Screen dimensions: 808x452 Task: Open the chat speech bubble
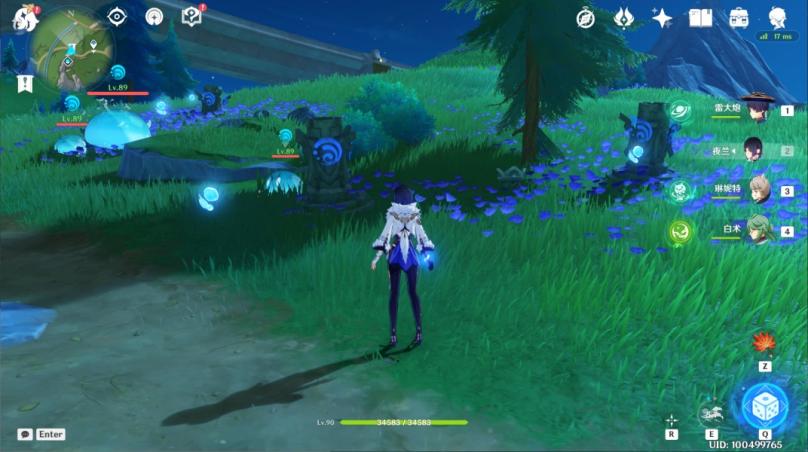tap(25, 434)
